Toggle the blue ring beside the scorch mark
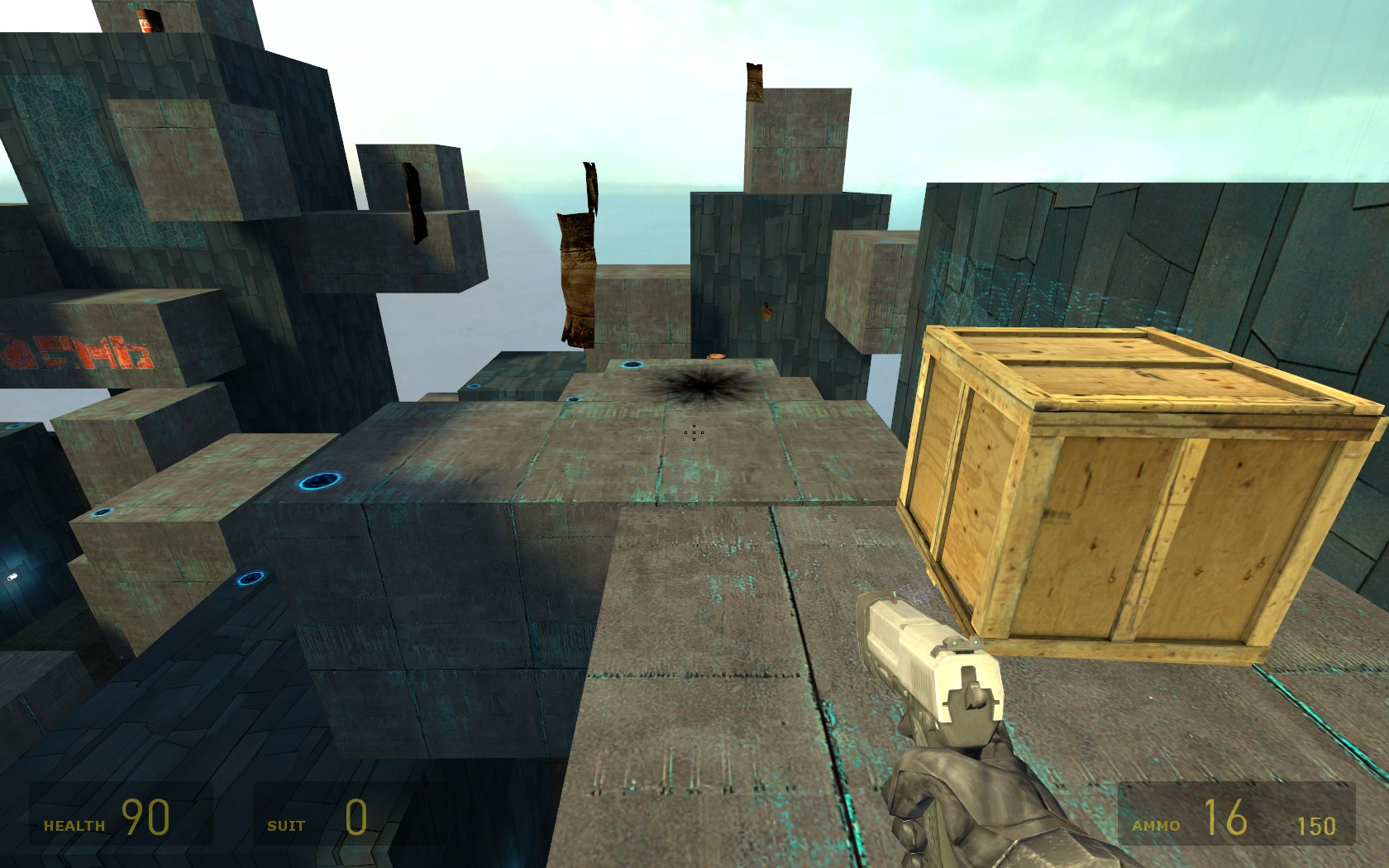The width and height of the screenshot is (1389, 868). pos(632,365)
